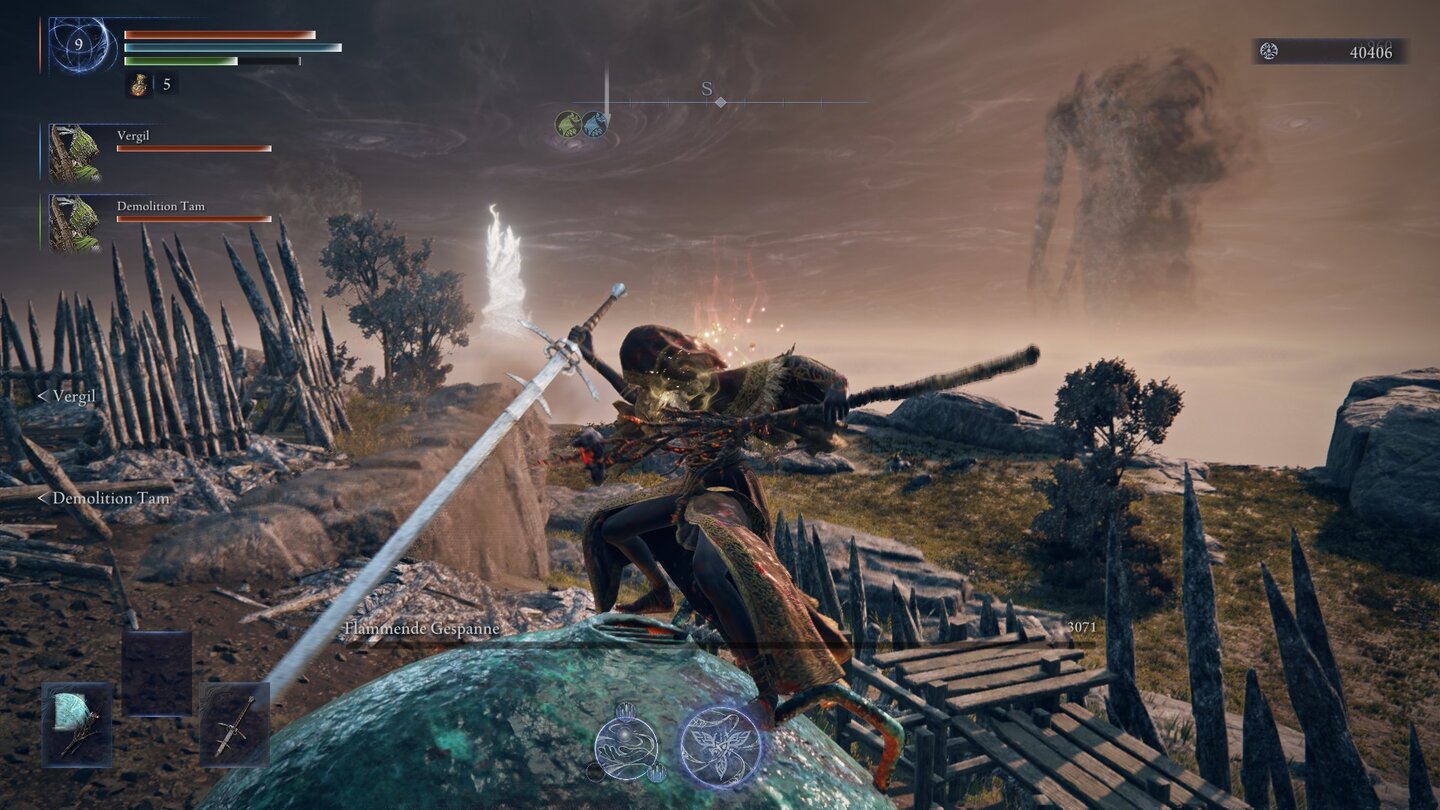
Task: Use the golden flask item icon
Action: pyautogui.click(x=139, y=85)
